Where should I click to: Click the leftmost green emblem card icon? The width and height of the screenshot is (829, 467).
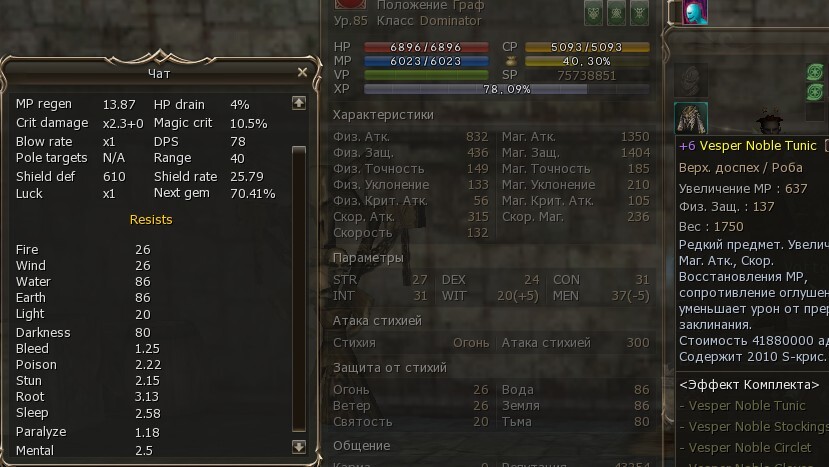(x=594, y=12)
